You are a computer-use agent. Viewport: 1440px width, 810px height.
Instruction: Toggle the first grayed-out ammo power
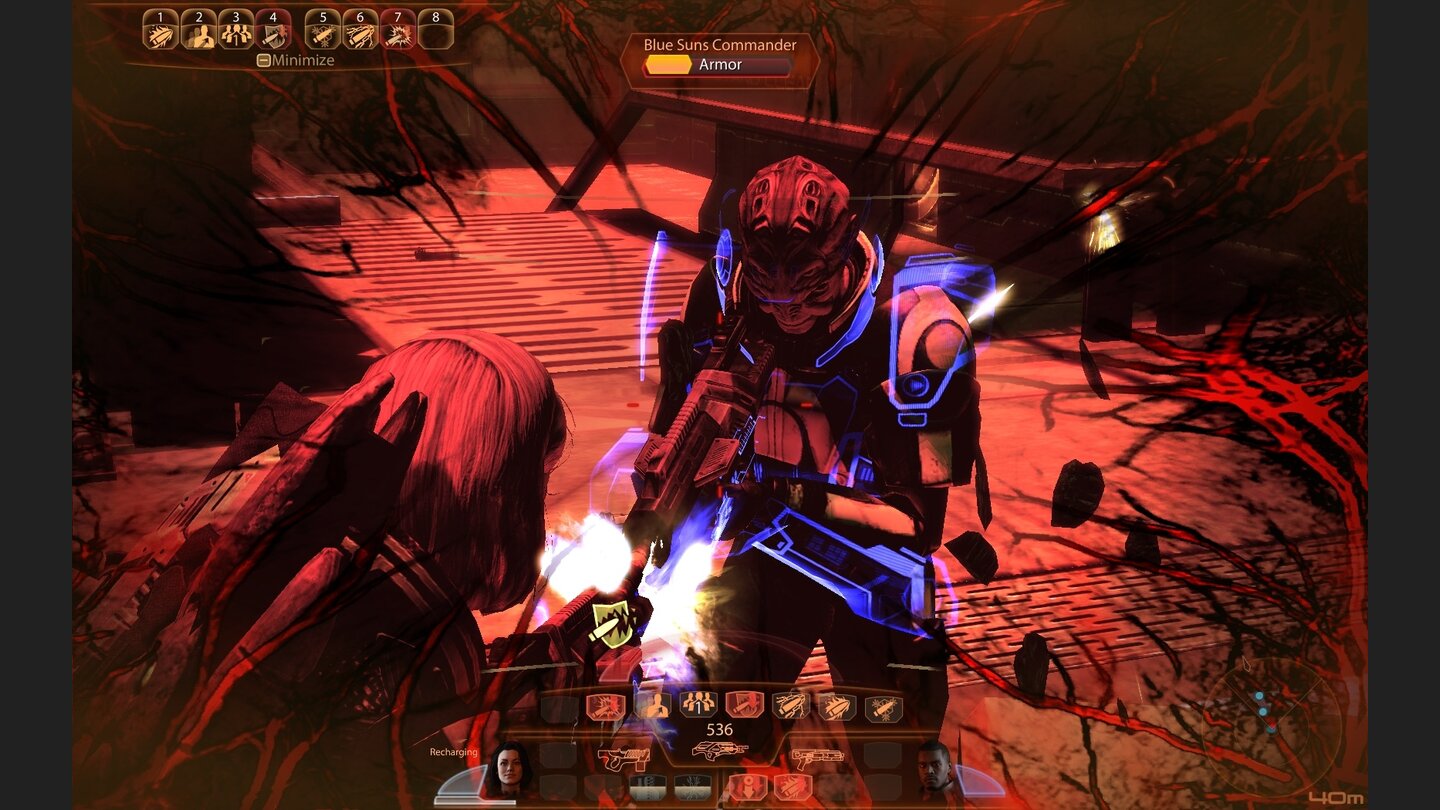point(647,786)
